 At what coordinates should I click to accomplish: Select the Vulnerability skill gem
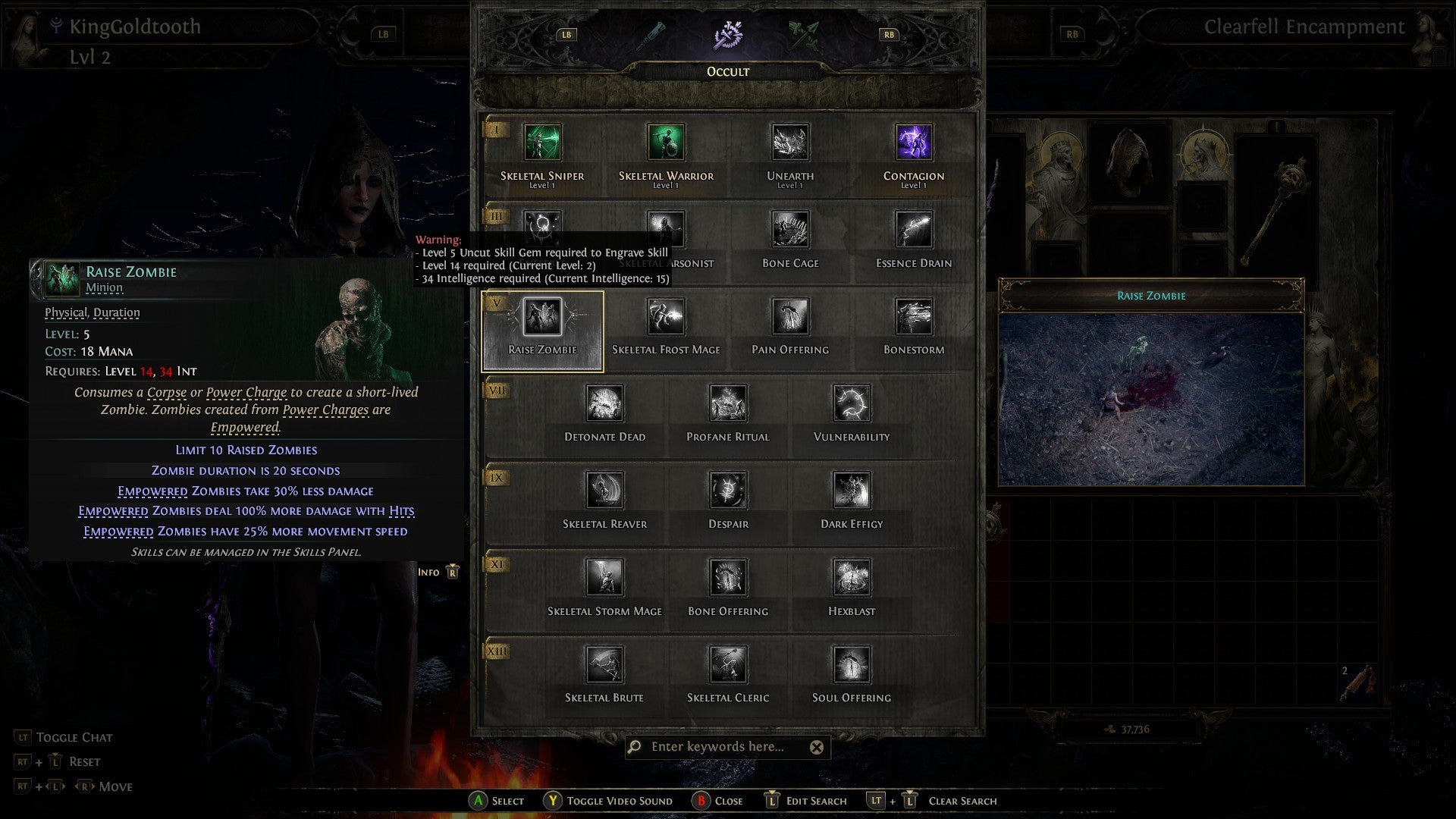pos(849,404)
